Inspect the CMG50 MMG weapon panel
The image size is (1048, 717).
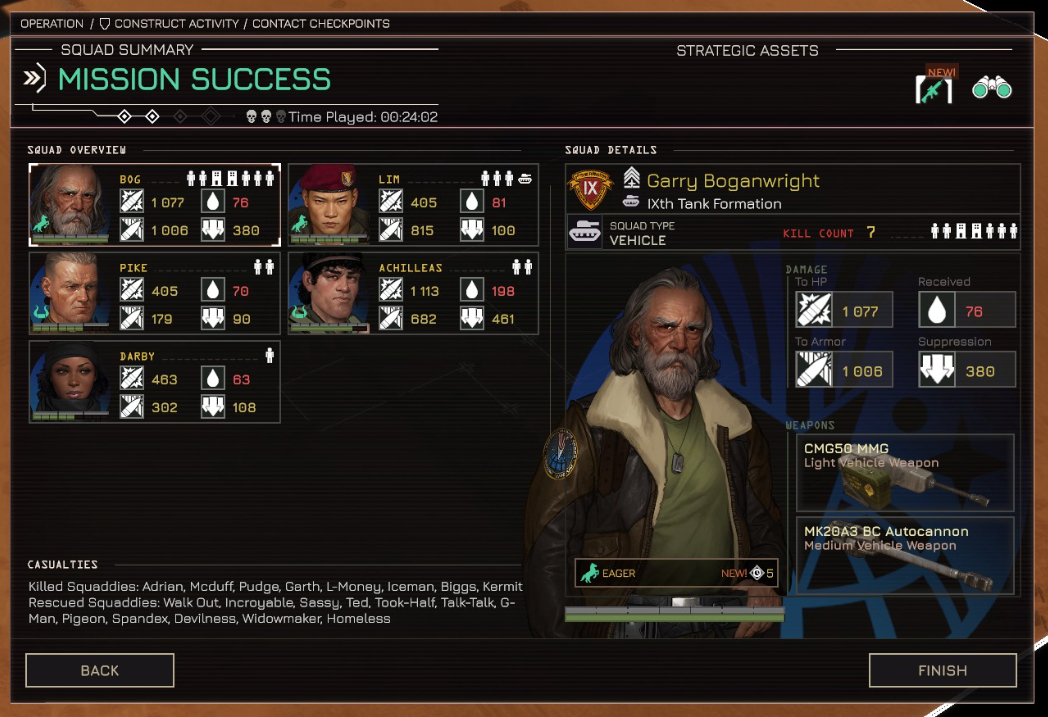point(905,472)
